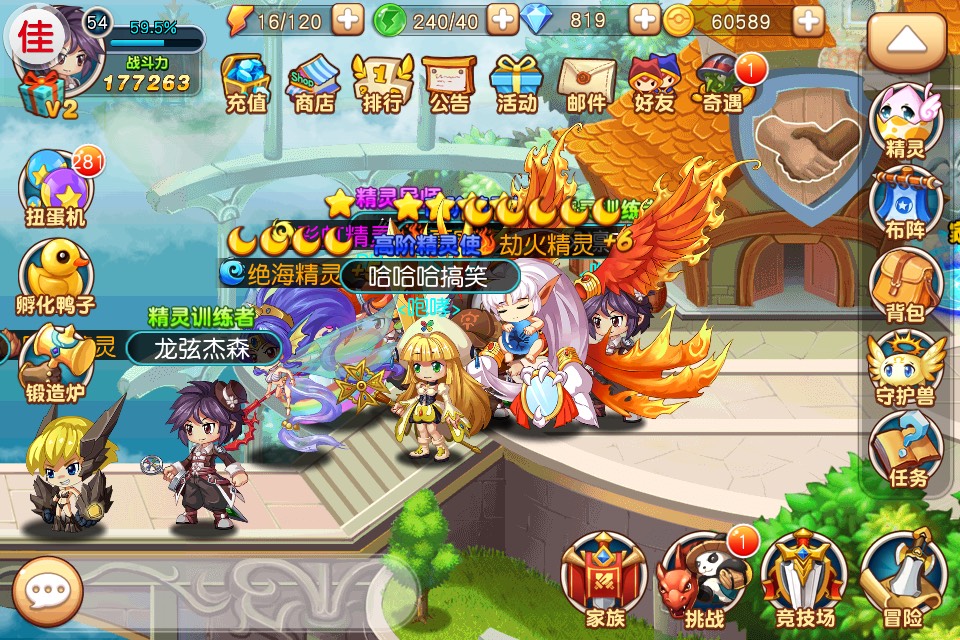This screenshot has width=960, height=640.
Task: Collapse the side menu with the arrow button
Action: [905, 40]
